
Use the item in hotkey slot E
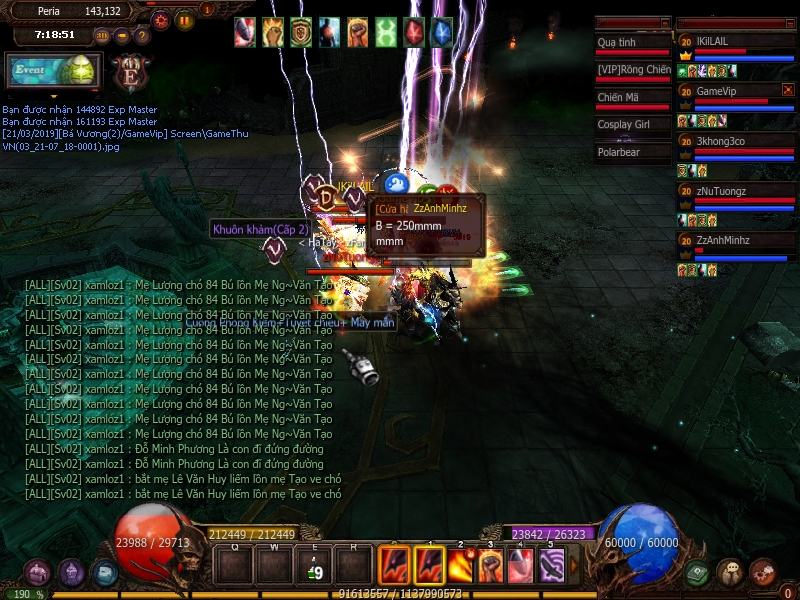coord(315,567)
